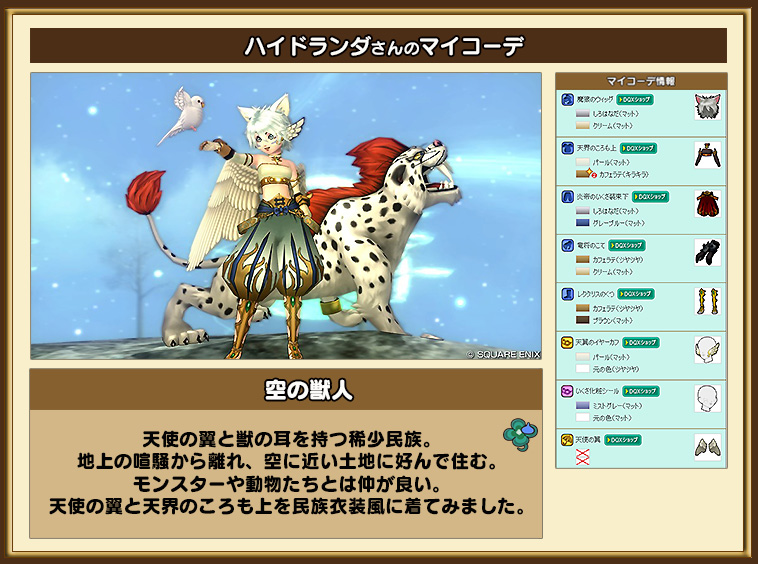The image size is (758, 564).
Task: Click the black top armor thumbnail
Action: pos(708,155)
